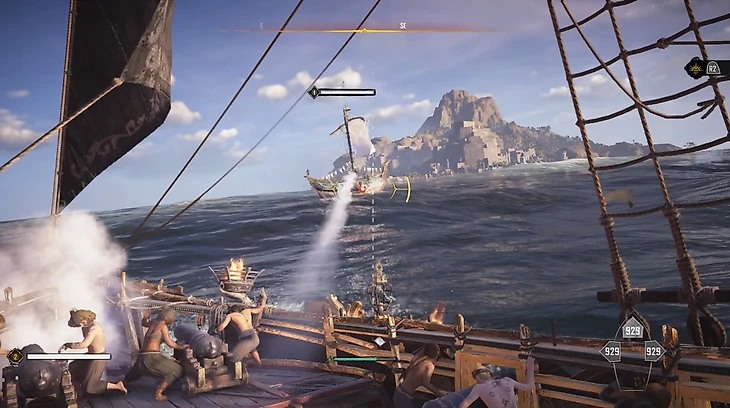
Task: Select the enemy ship's diamond level marker
Action: coord(313,92)
